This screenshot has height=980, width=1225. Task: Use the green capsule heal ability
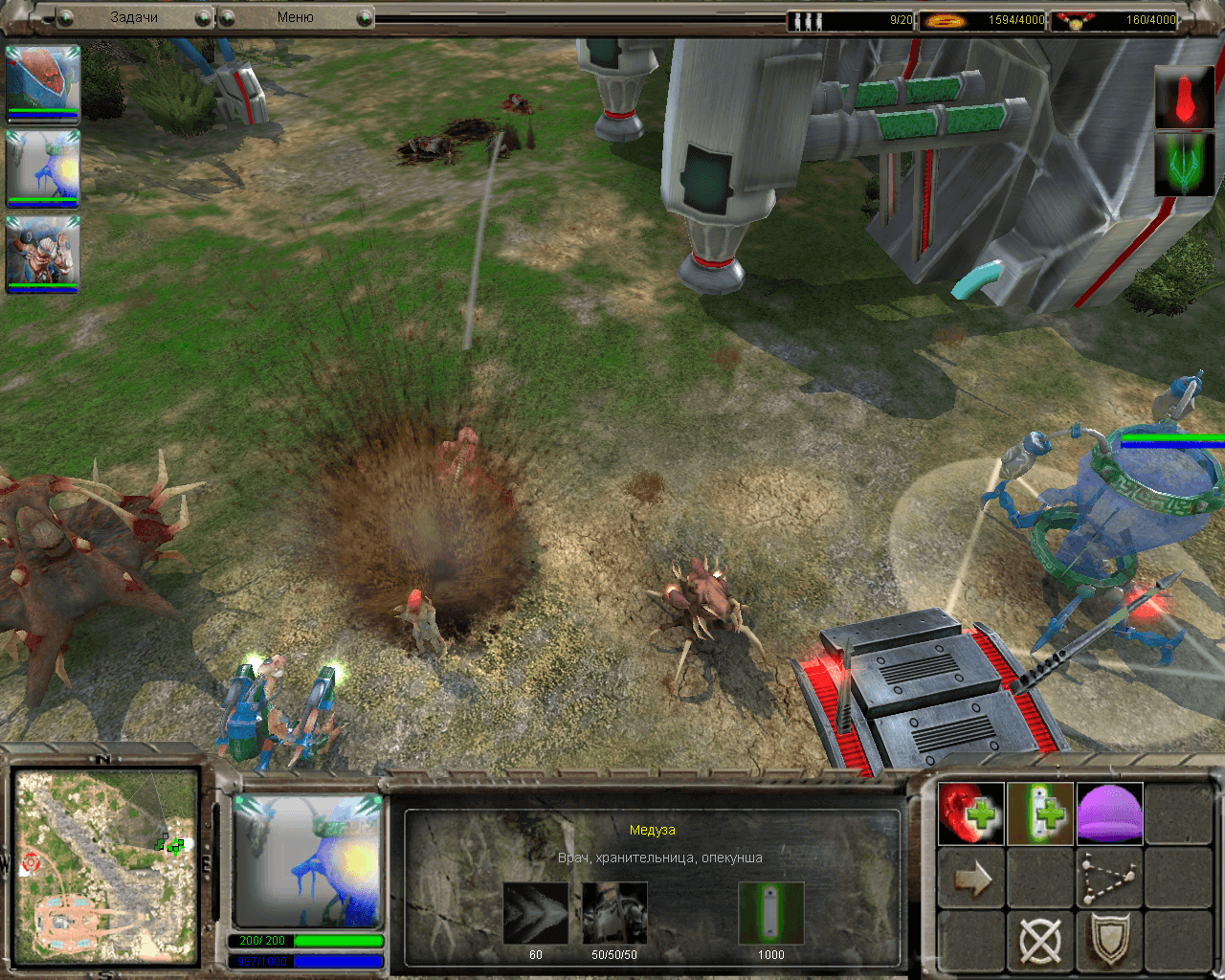pyautogui.click(x=1040, y=813)
